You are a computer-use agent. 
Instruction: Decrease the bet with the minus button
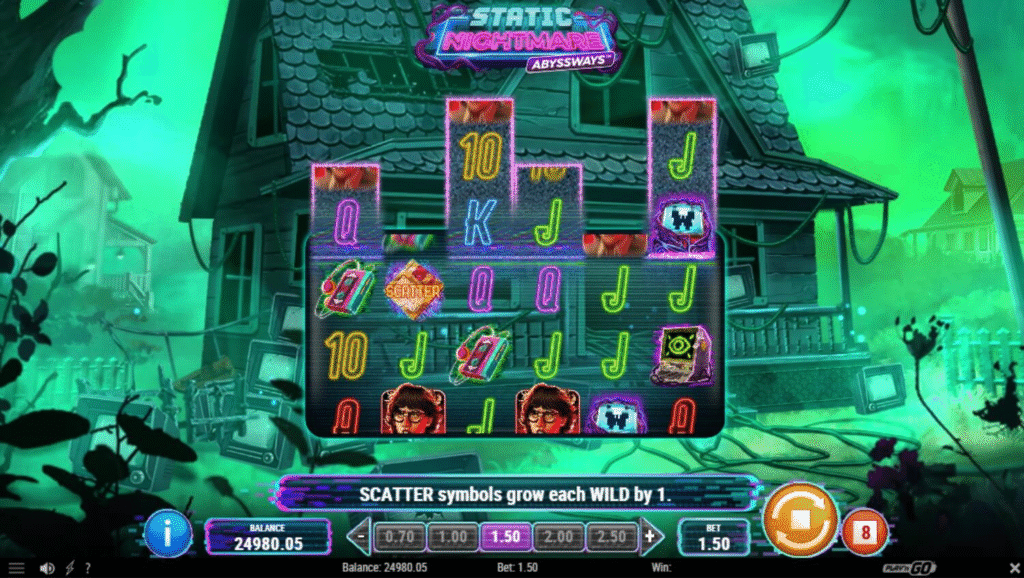(362, 536)
